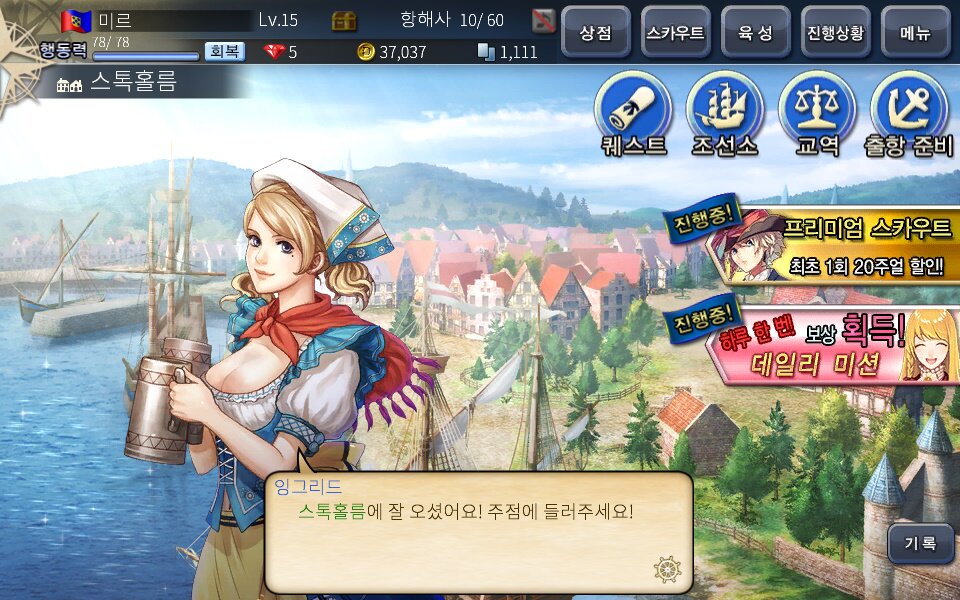The width and height of the screenshot is (960, 600).
Task: Click the red gem currency icon
Action: 274,52
